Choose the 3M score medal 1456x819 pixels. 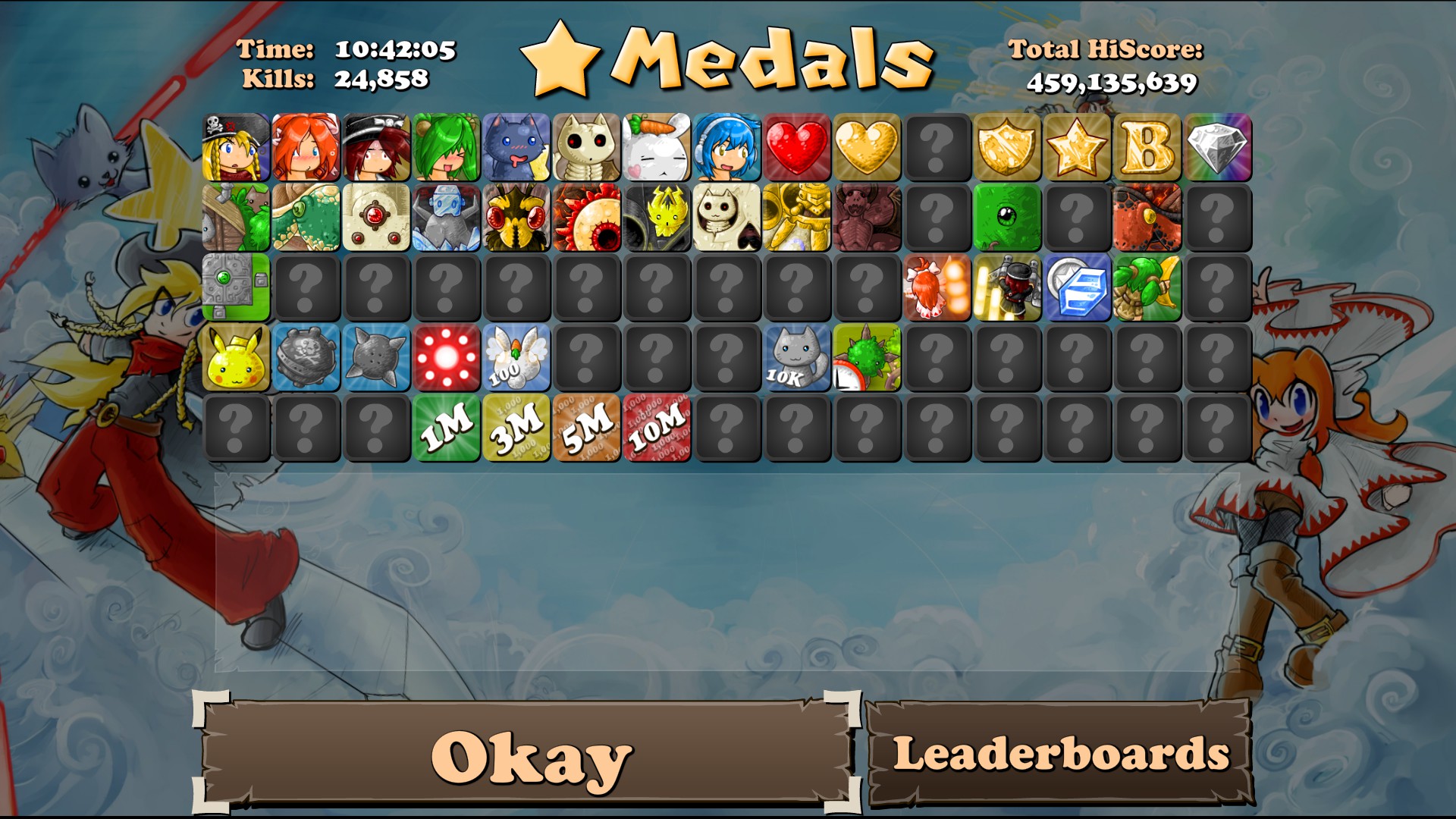516,428
